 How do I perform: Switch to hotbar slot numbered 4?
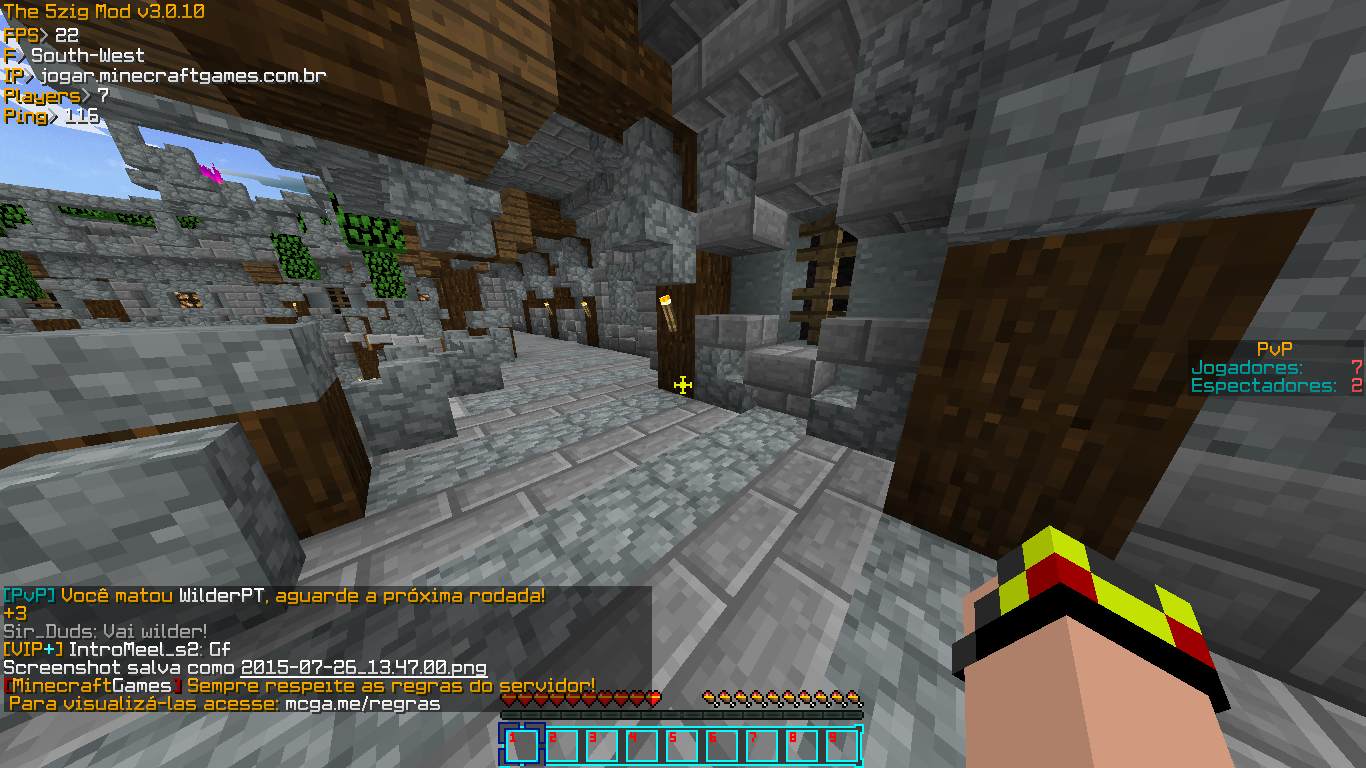641,746
